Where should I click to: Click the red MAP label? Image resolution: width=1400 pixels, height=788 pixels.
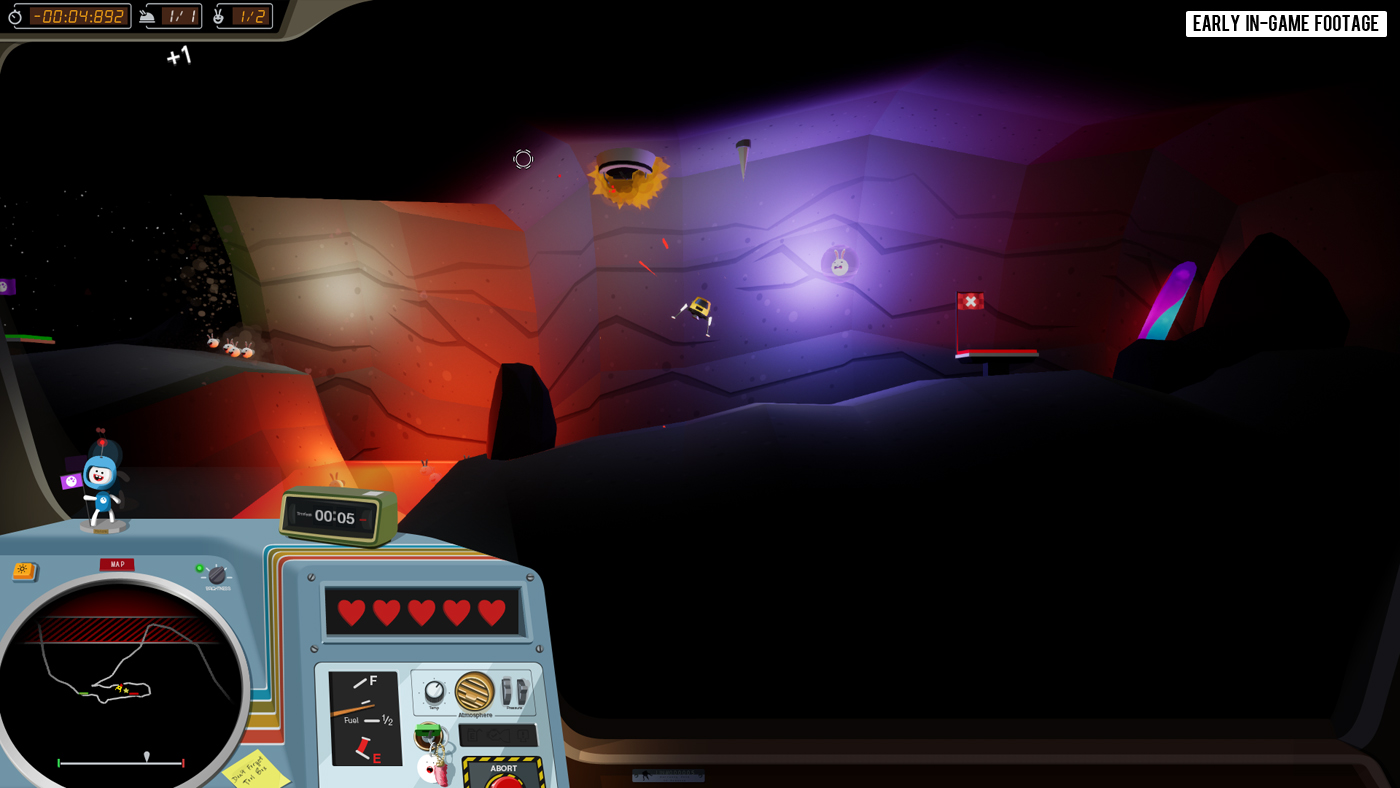click(117, 565)
